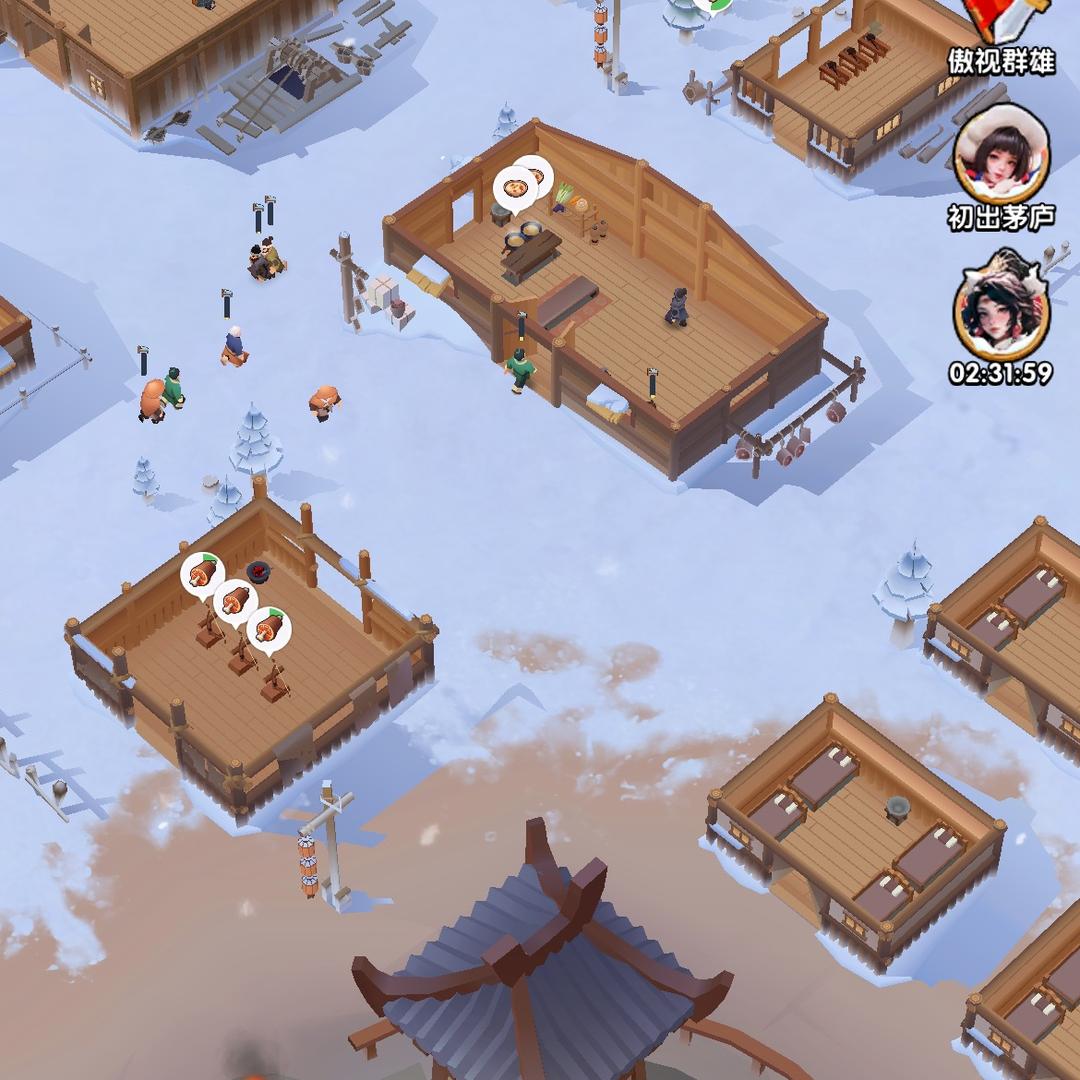Open the 初出茅庐 event portrait
The width and height of the screenshot is (1080, 1080).
[1001, 155]
